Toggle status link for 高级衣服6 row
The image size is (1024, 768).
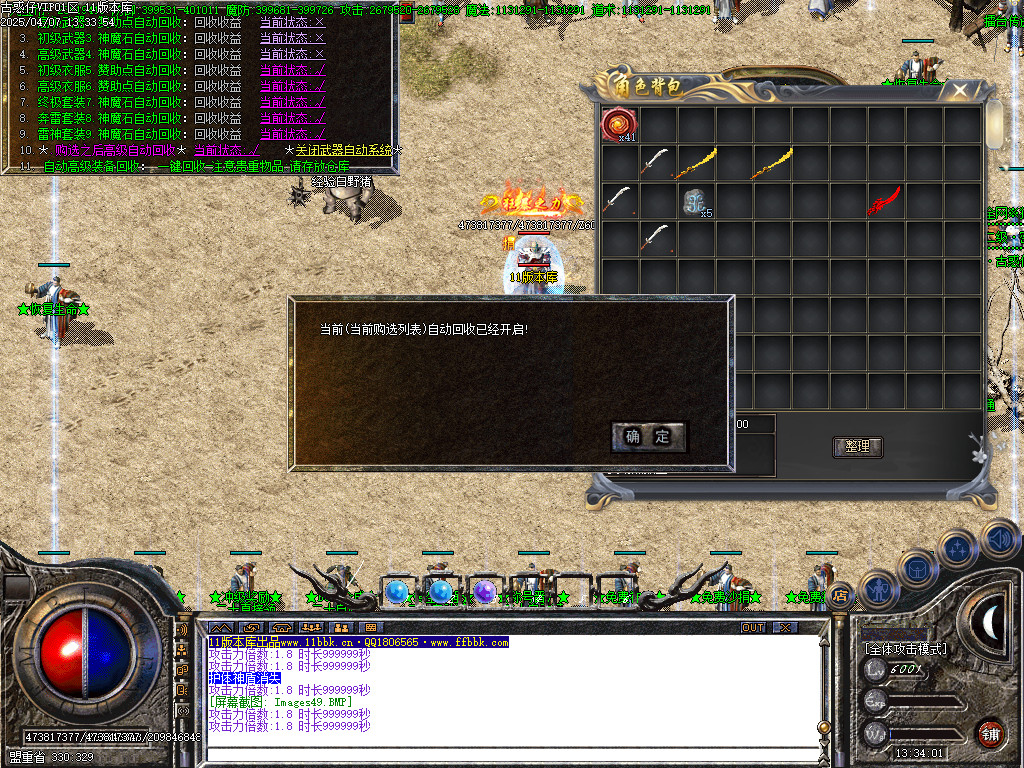click(292, 86)
